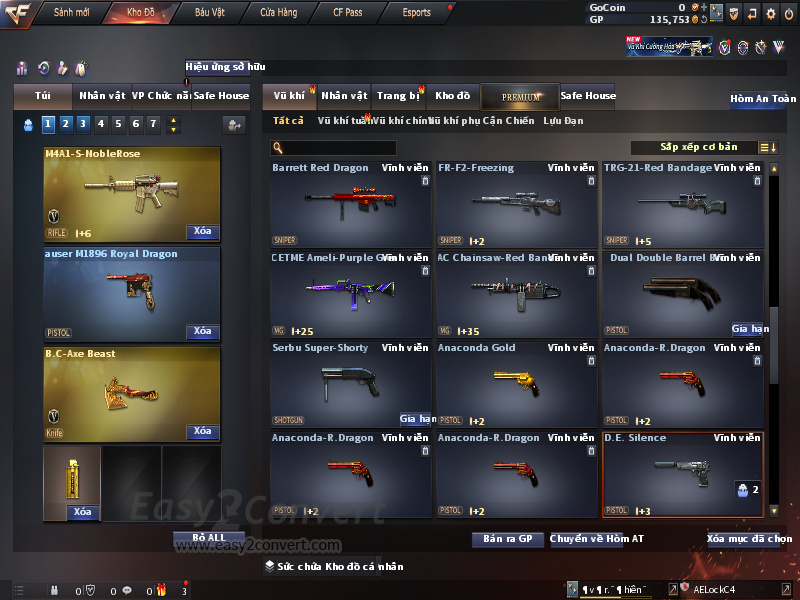Open the Hòm An Toàn safe box
Image resolution: width=800 pixels, height=600 pixels.
[763, 99]
